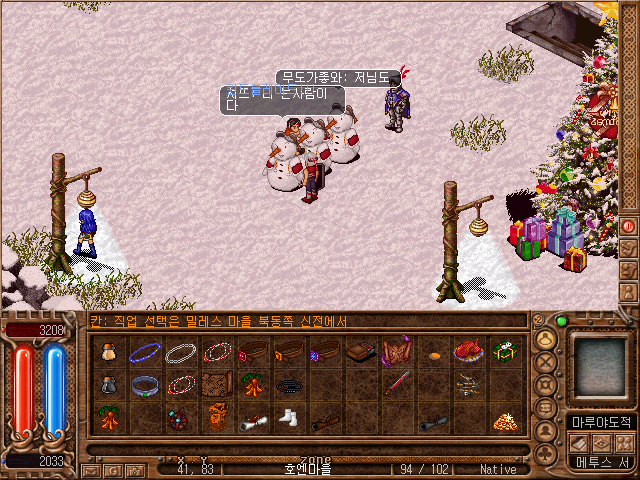Choose the tan pouch item

109,352
